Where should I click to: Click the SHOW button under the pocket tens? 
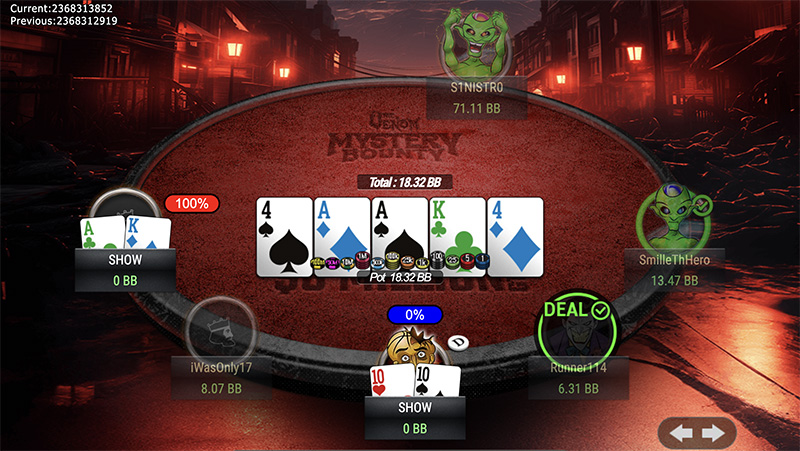(414, 407)
